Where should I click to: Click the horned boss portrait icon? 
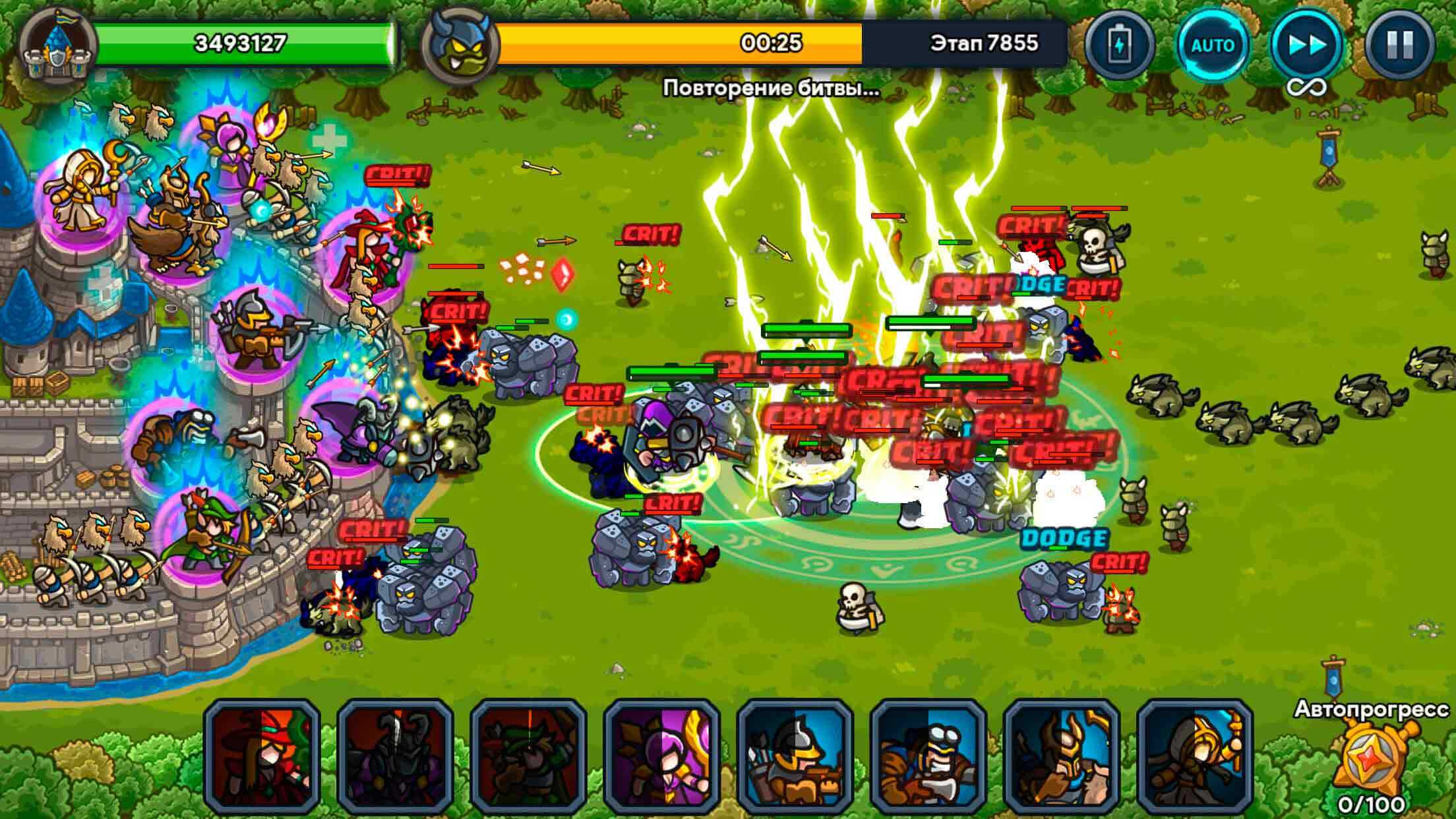(x=460, y=45)
